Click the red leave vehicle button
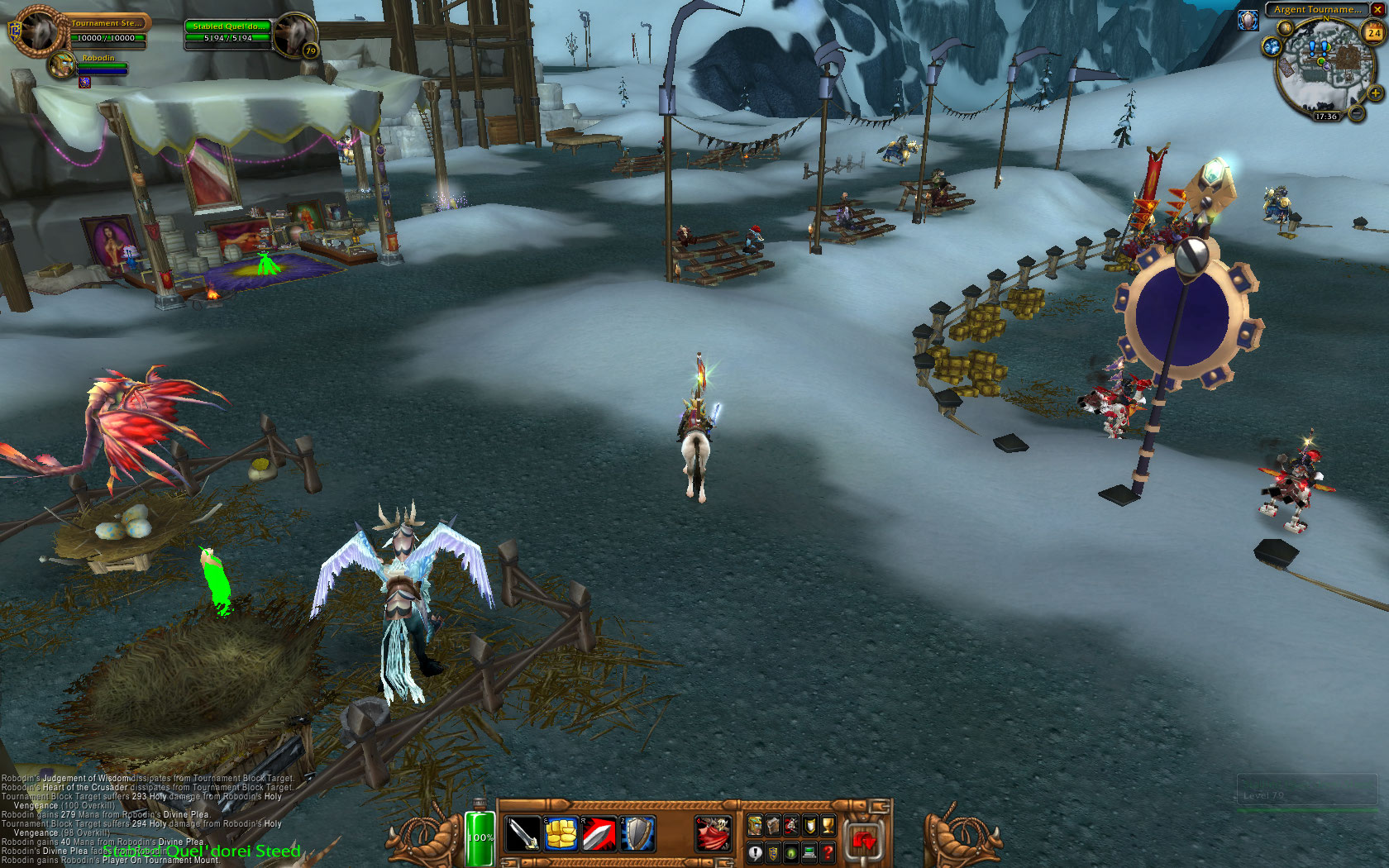 pos(863,841)
